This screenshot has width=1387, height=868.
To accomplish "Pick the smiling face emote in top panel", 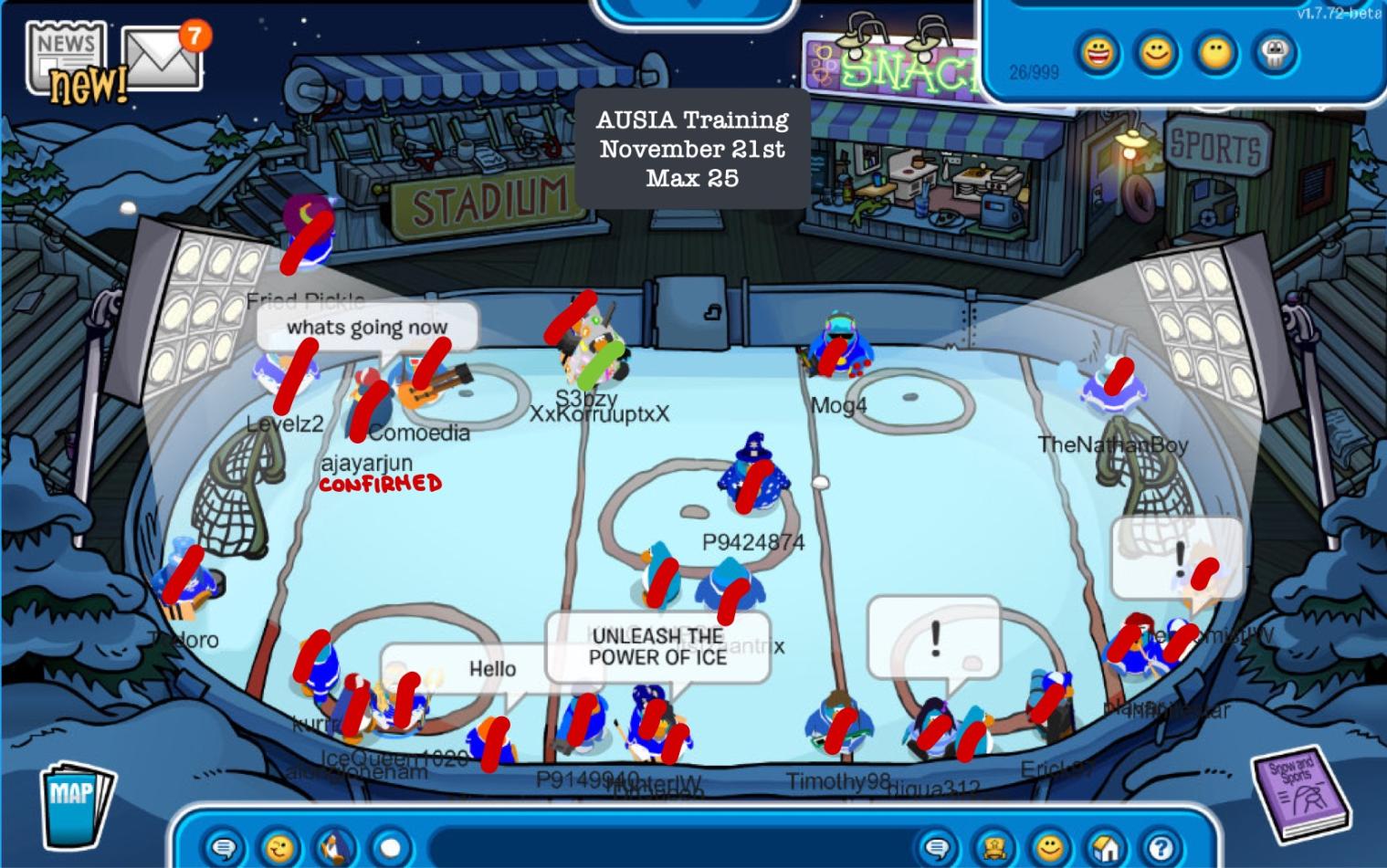I will [x=1156, y=53].
